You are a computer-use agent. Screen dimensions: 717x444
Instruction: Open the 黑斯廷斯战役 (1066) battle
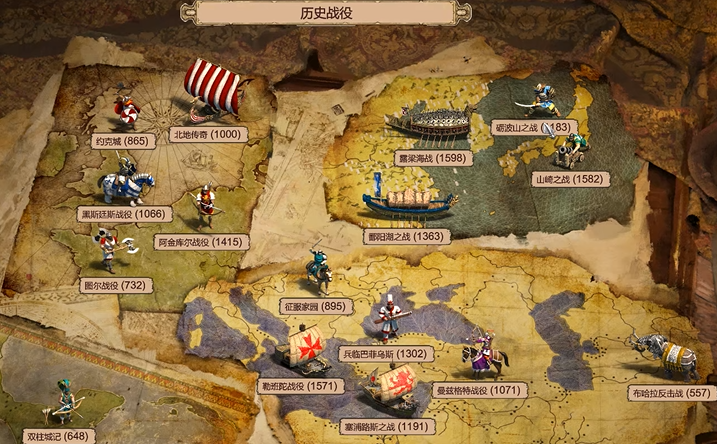click(x=125, y=213)
